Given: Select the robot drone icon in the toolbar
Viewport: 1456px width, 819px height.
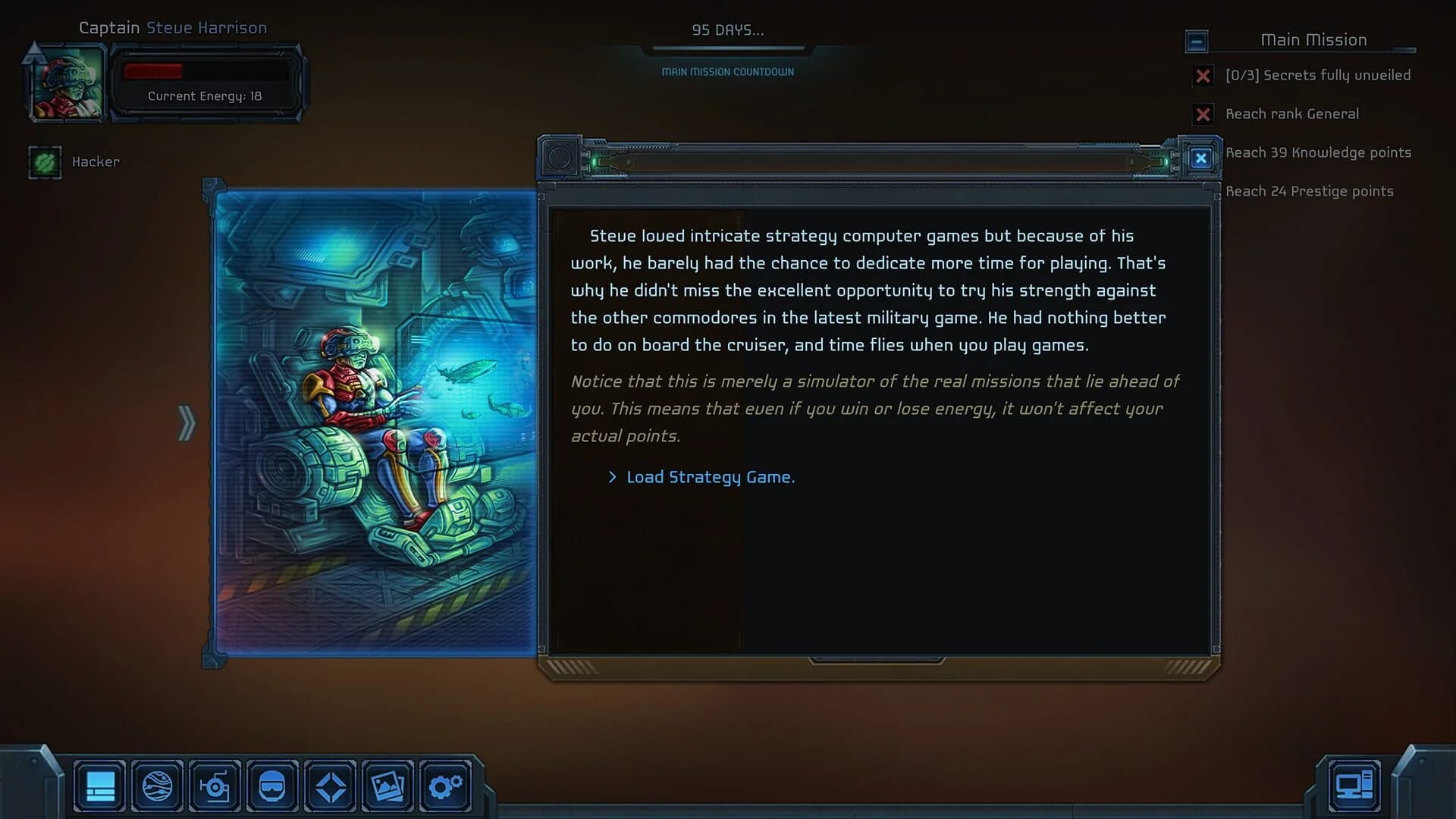Looking at the screenshot, I should click(x=215, y=786).
